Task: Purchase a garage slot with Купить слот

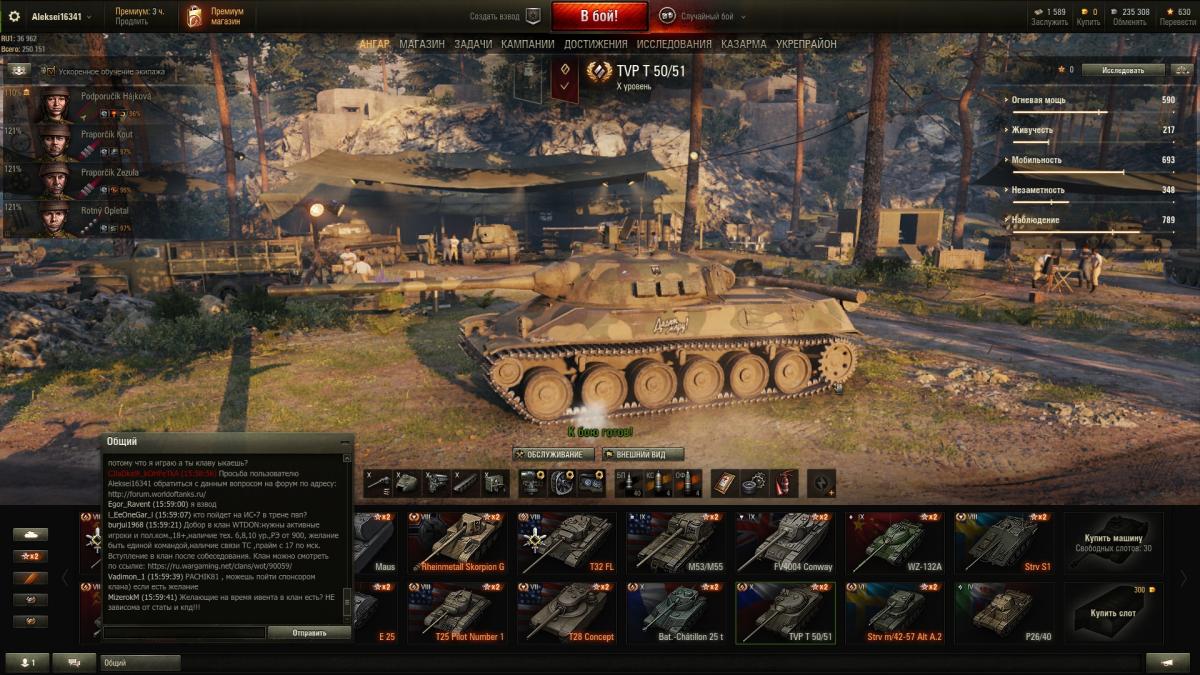Action: click(x=1113, y=612)
